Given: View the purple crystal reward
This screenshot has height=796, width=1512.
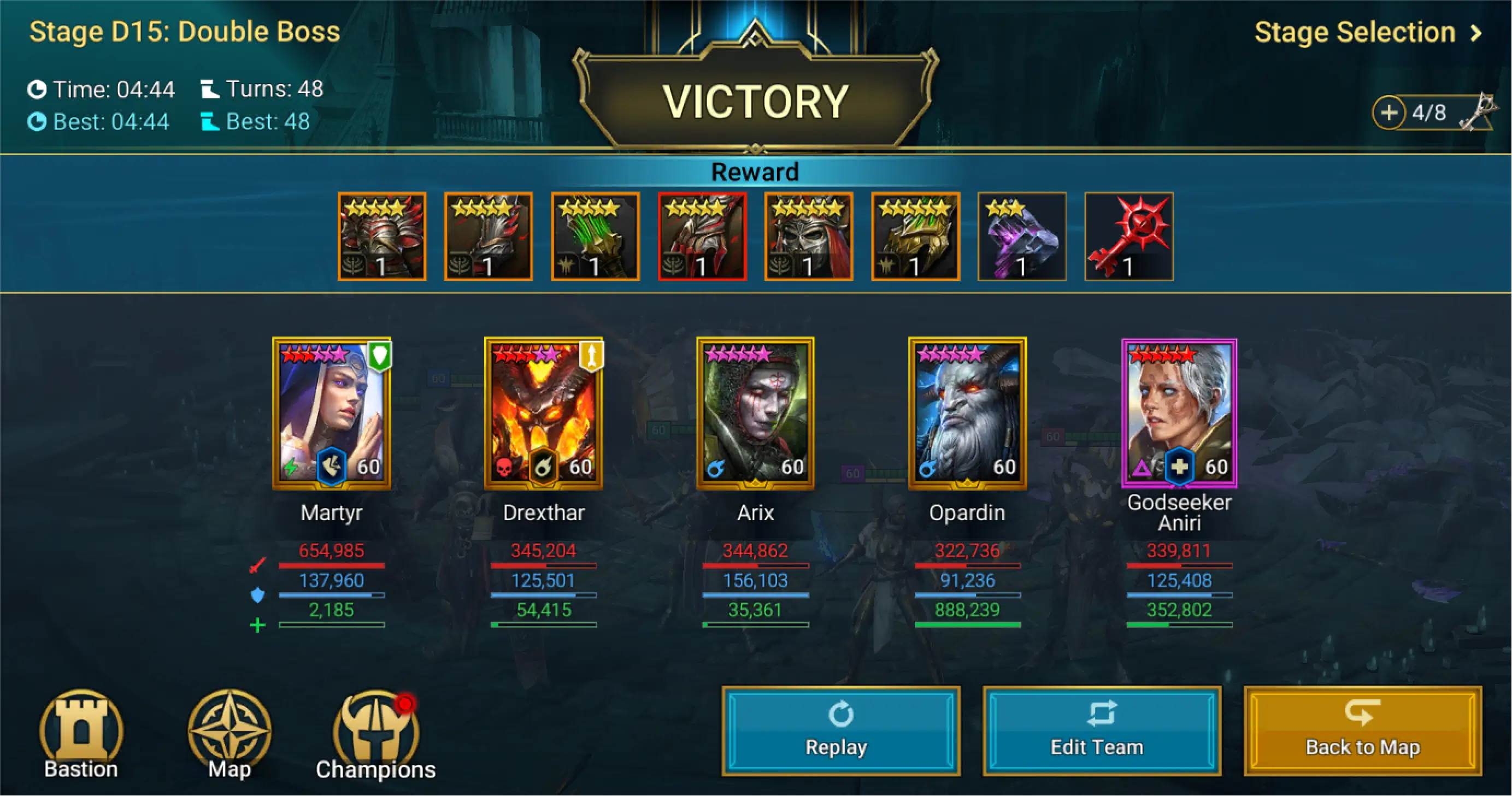Looking at the screenshot, I should [1022, 237].
